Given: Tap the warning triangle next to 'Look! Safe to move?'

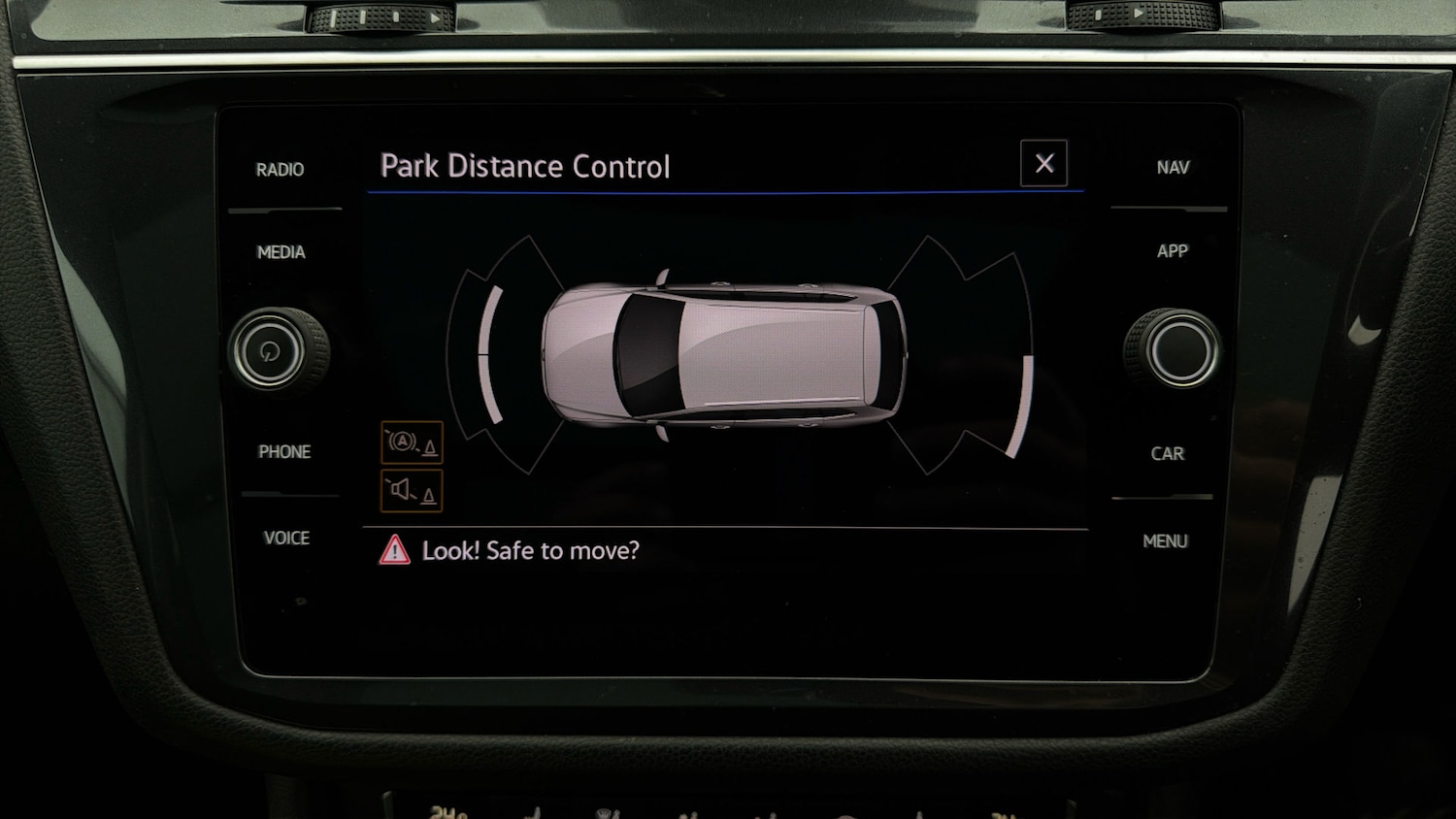Looking at the screenshot, I should (x=396, y=549).
